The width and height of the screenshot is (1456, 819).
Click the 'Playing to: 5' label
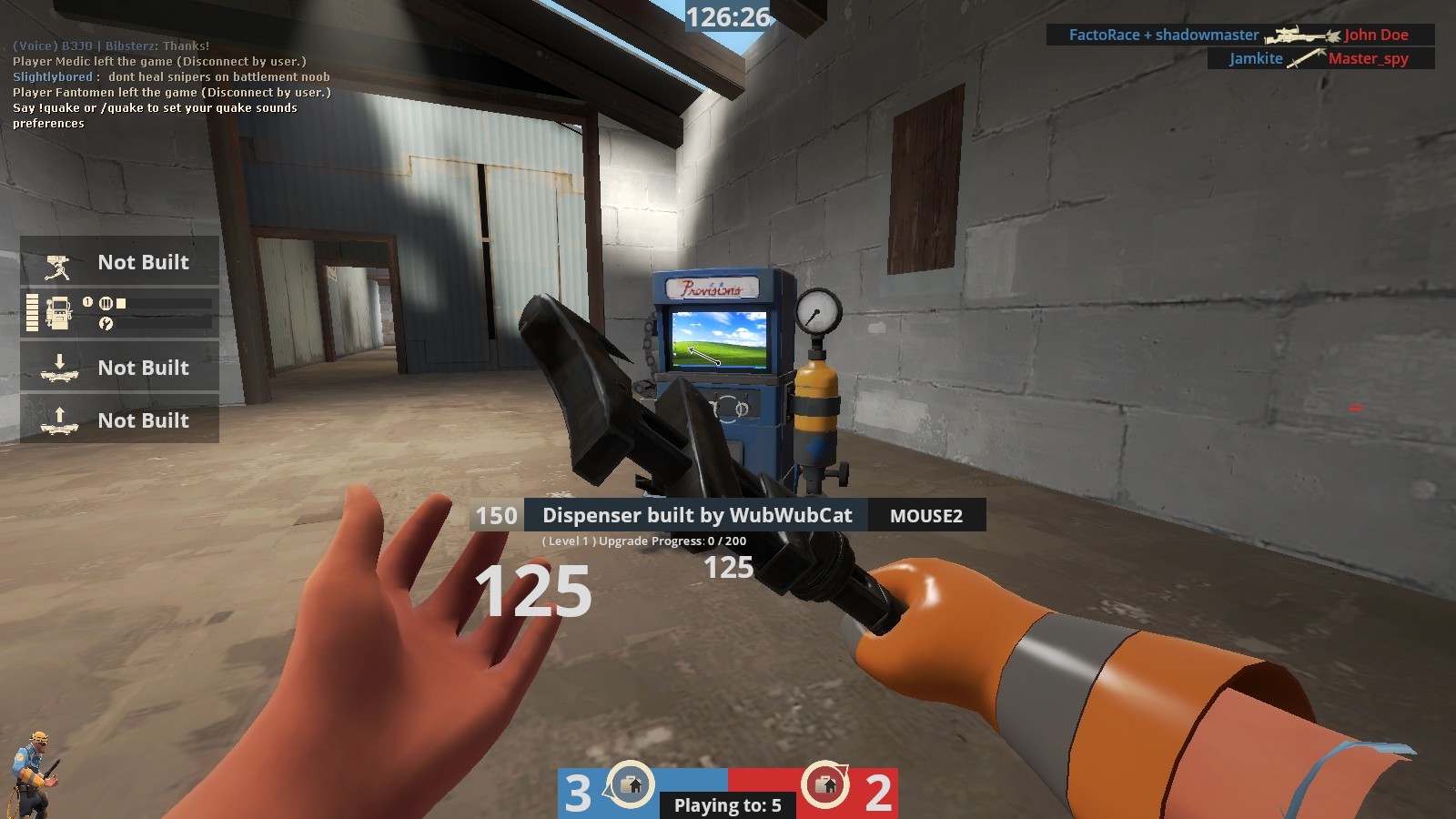coord(726,804)
